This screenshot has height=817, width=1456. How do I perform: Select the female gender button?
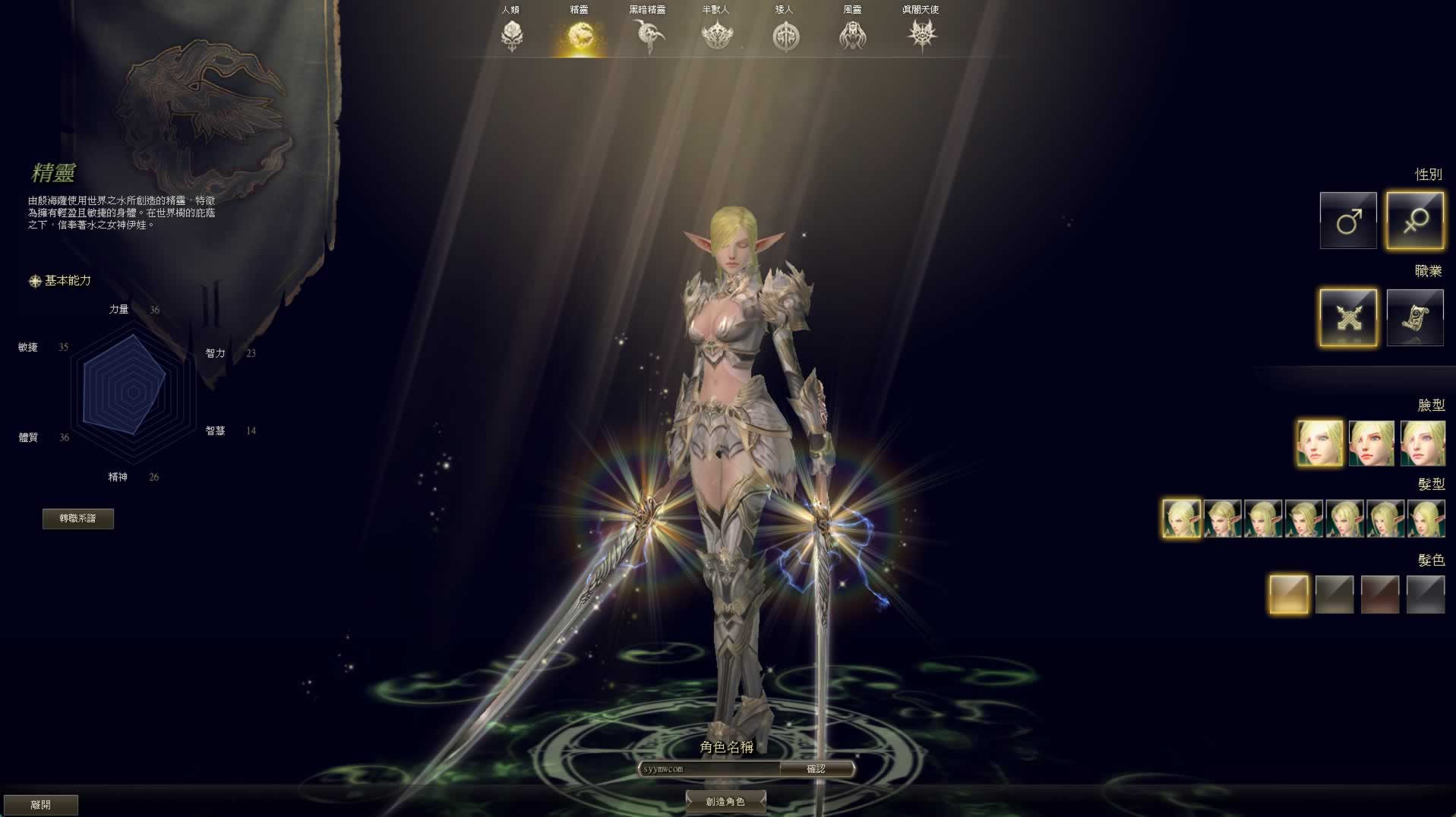[x=1414, y=220]
